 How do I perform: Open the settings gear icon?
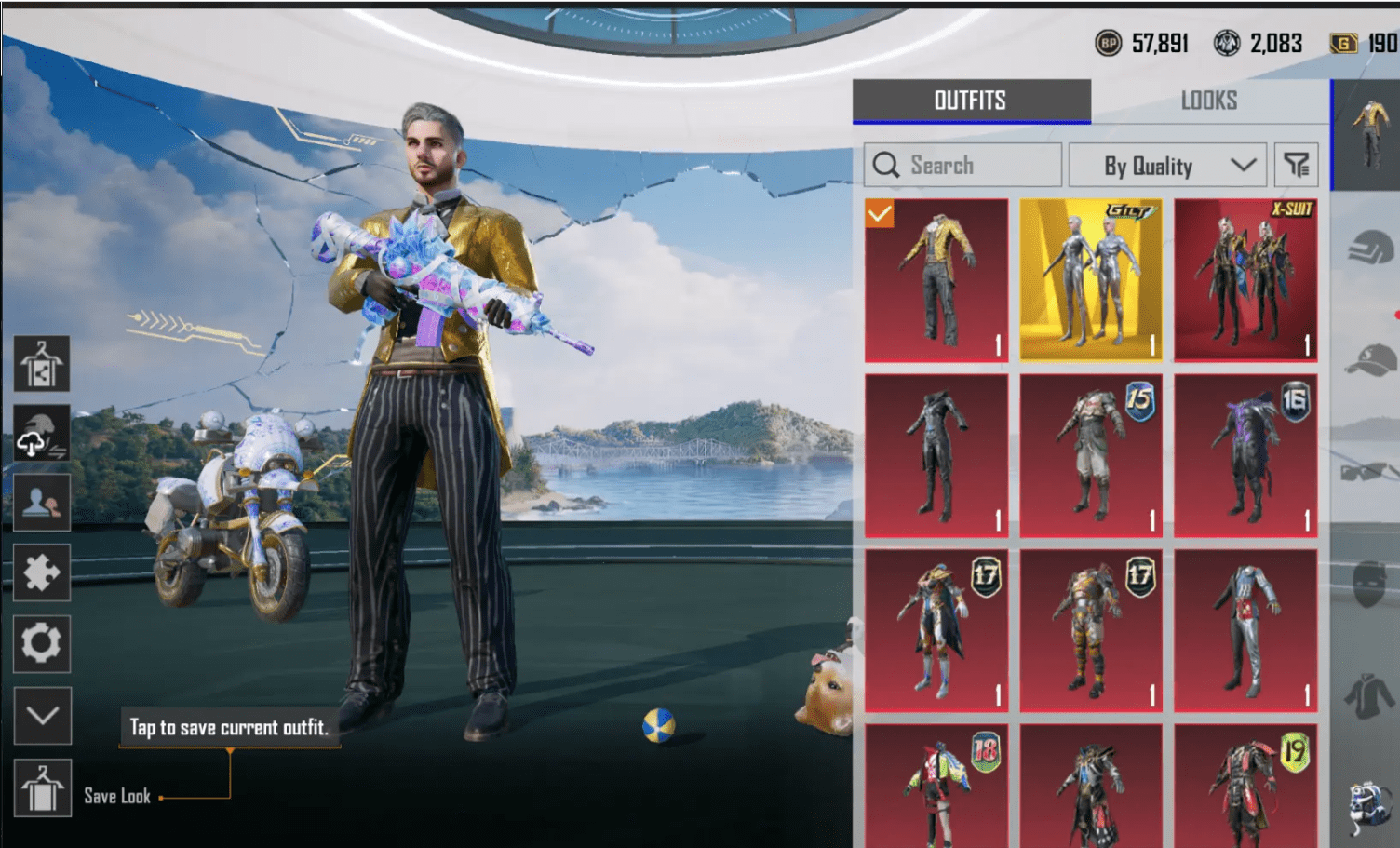coord(43,643)
